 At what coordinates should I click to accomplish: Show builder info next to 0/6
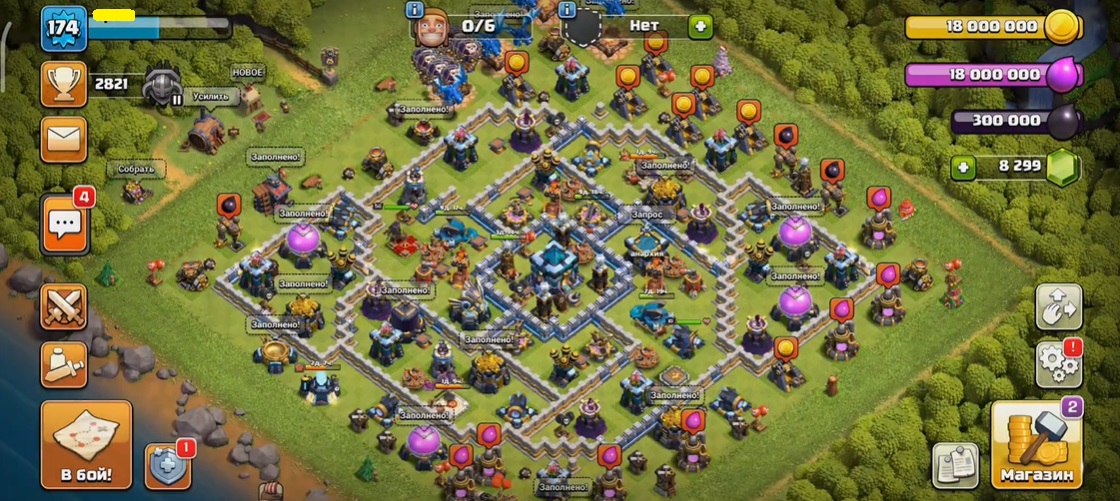[415, 10]
